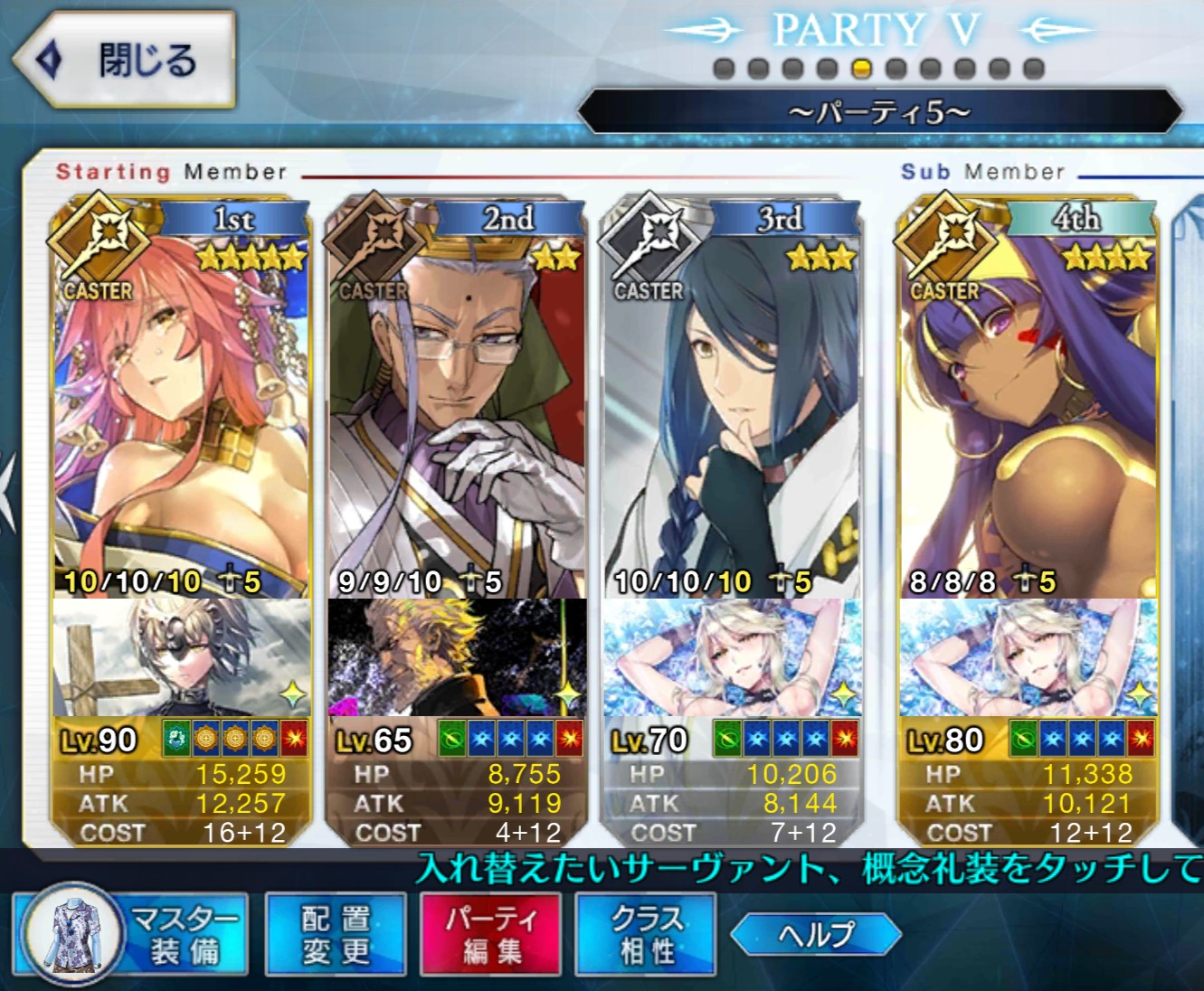Switch to the next party with right arrow

(x=1055, y=31)
